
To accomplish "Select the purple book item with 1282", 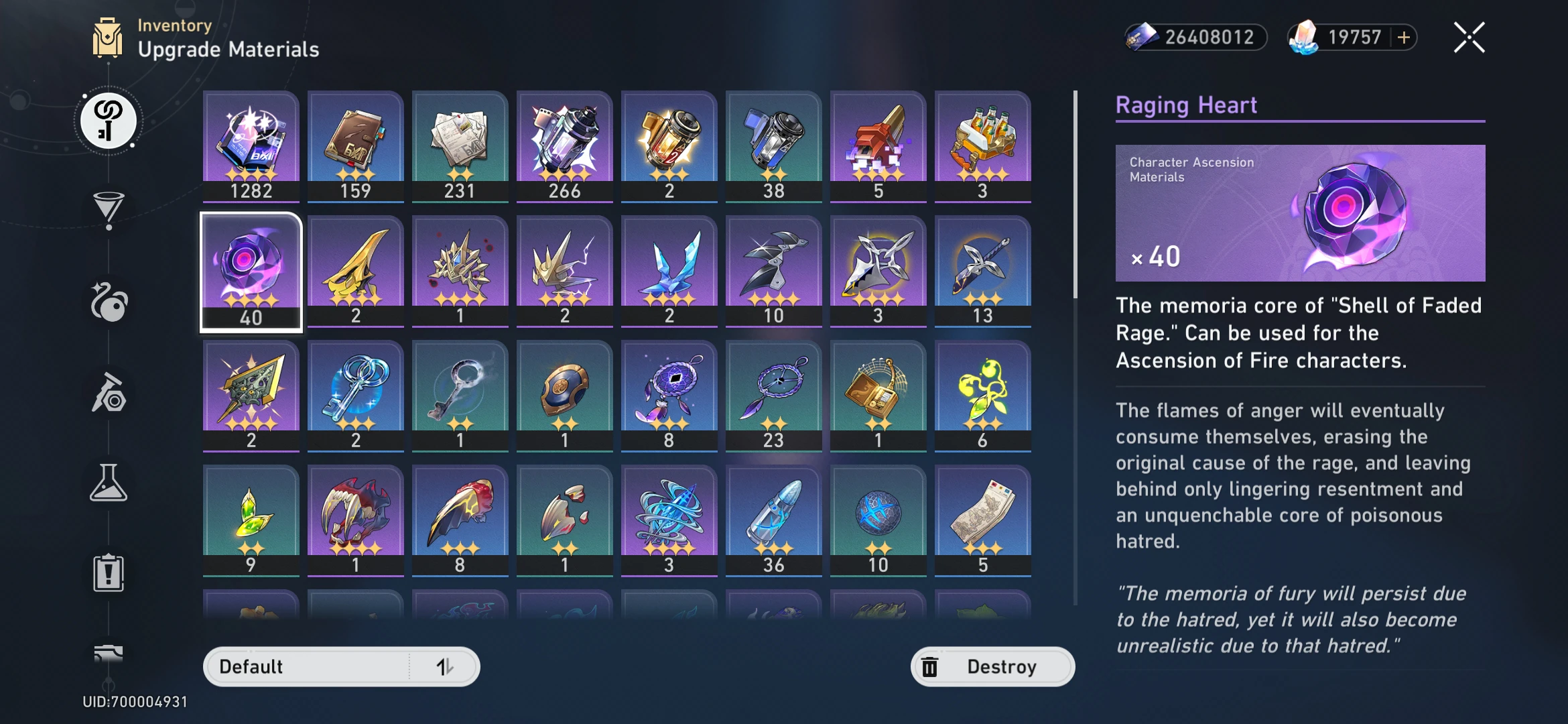I will 251,145.
